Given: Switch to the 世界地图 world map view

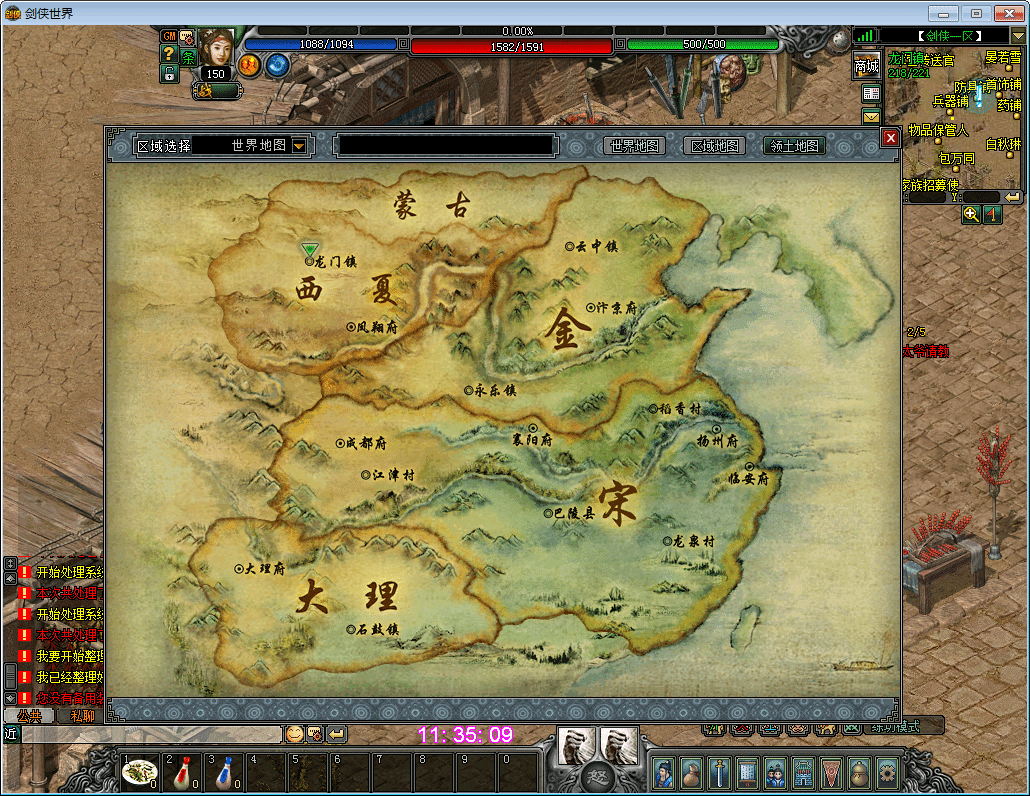Looking at the screenshot, I should tap(635, 146).
